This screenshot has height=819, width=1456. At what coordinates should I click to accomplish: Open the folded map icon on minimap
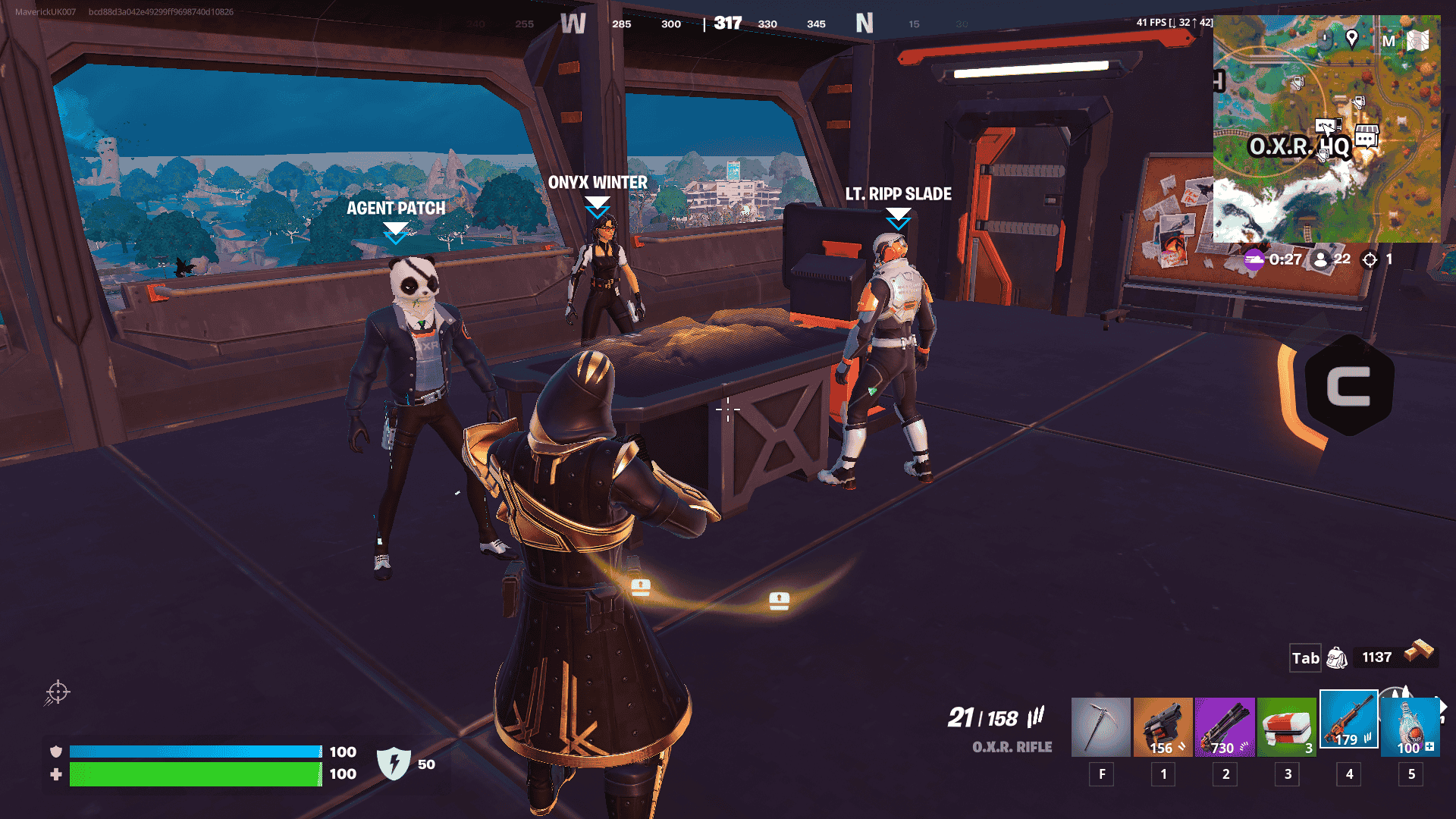click(1417, 40)
